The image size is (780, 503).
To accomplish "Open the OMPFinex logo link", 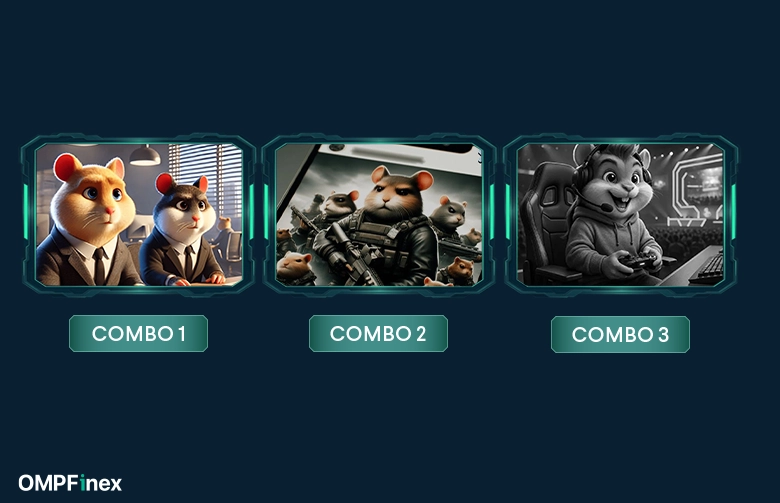I will (70, 484).
